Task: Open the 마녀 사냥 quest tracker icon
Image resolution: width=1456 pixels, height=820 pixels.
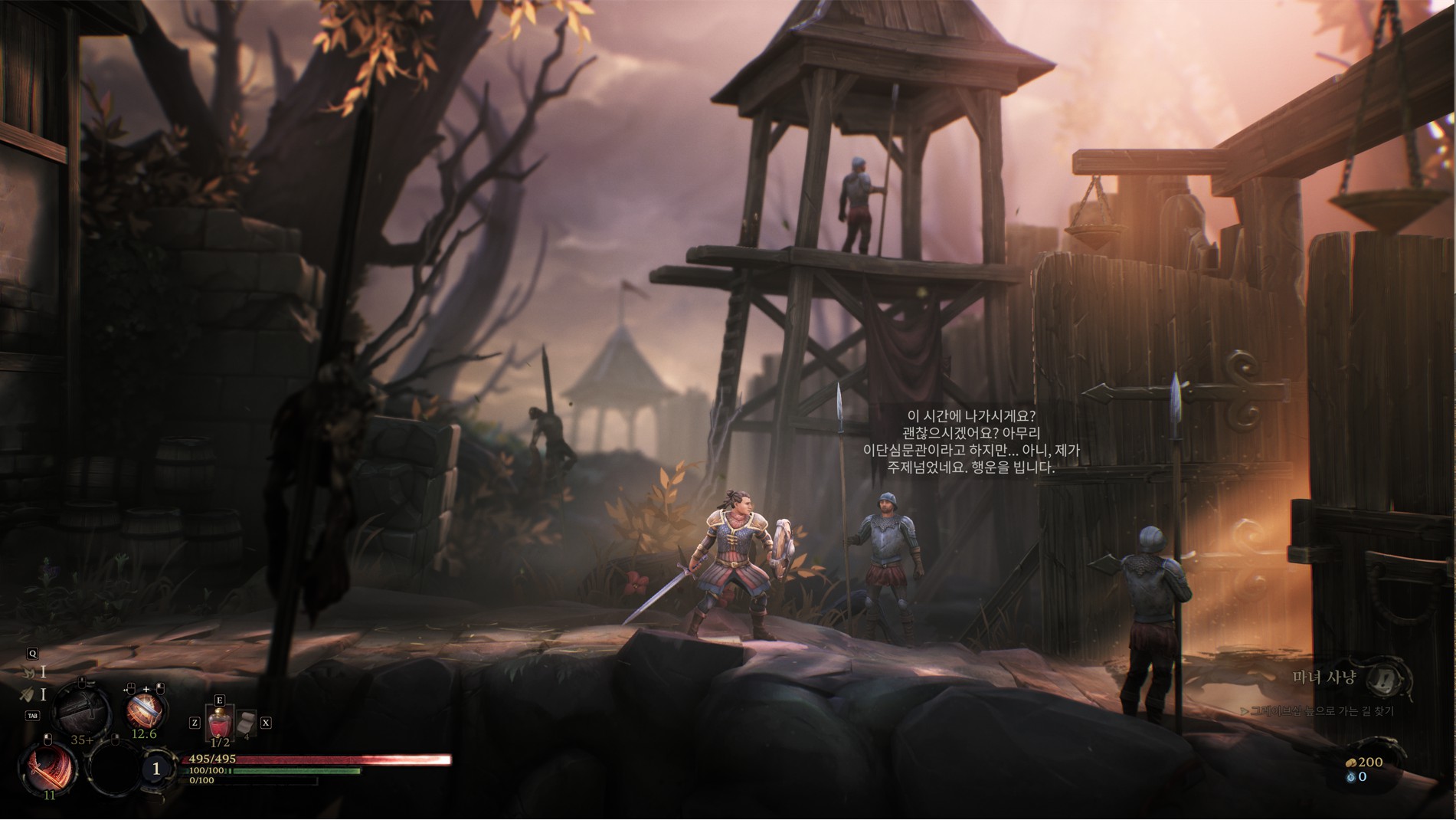Action: click(1384, 678)
